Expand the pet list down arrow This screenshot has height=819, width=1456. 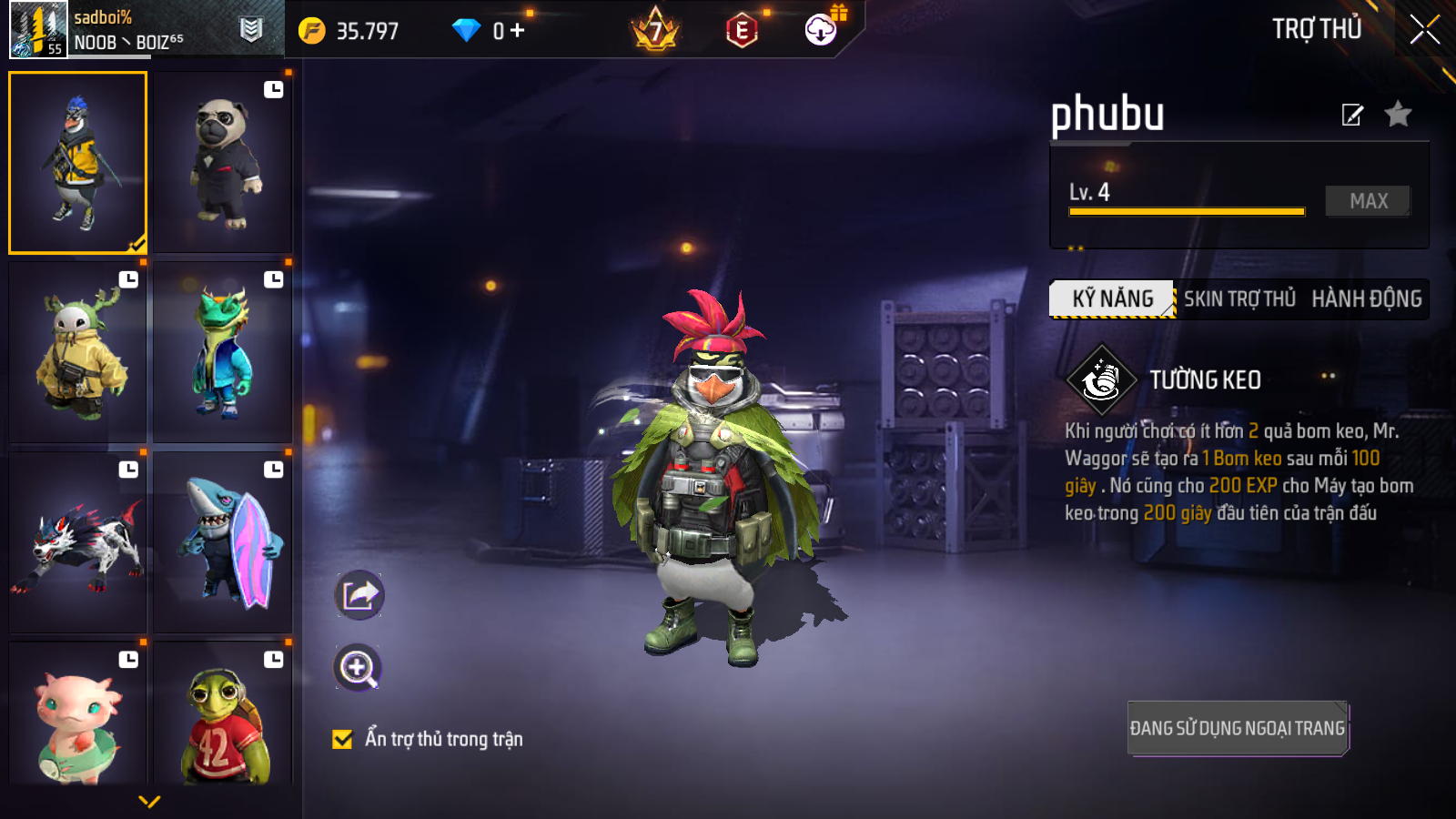(149, 802)
